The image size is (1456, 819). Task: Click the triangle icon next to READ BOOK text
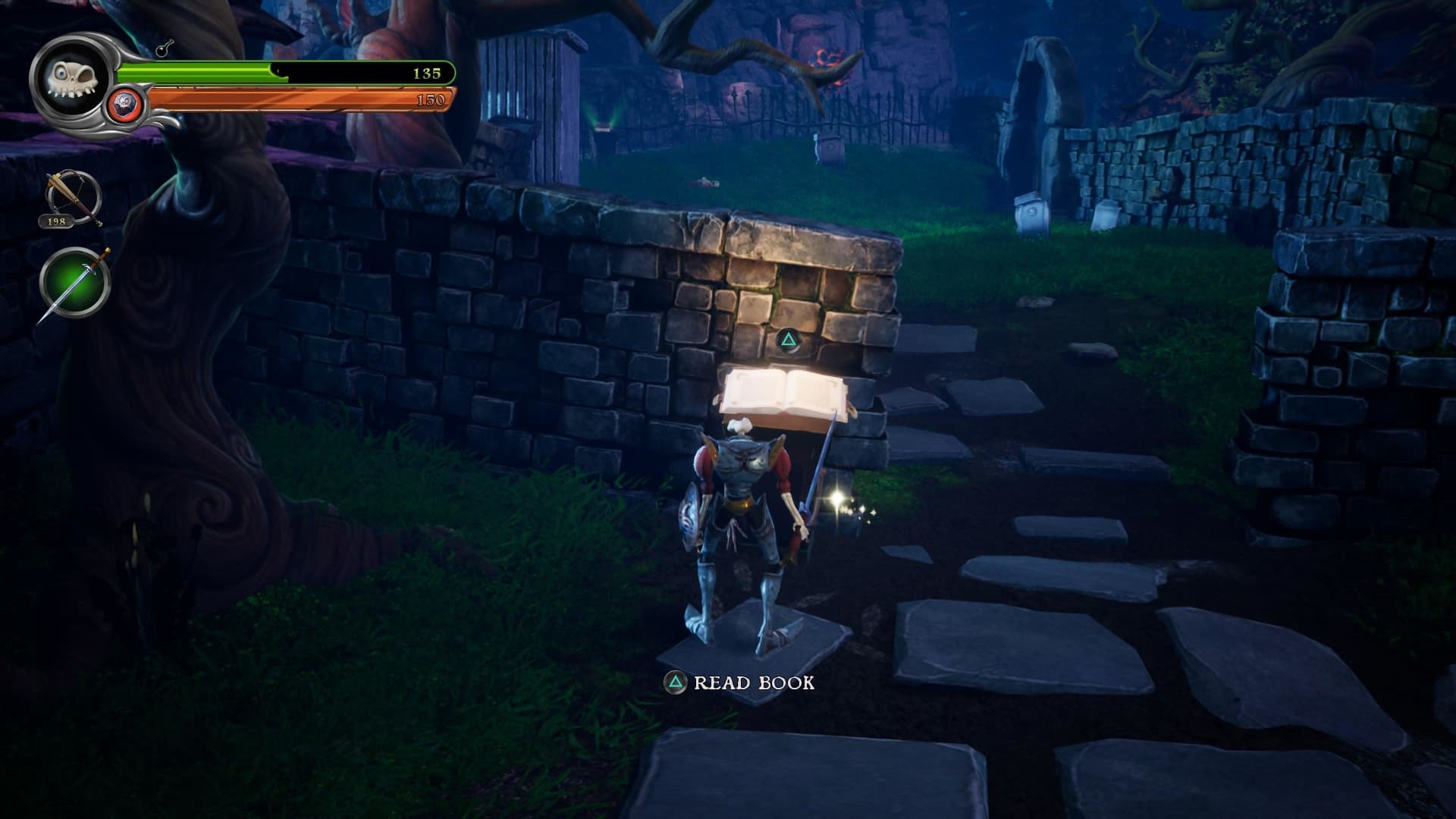[674, 682]
